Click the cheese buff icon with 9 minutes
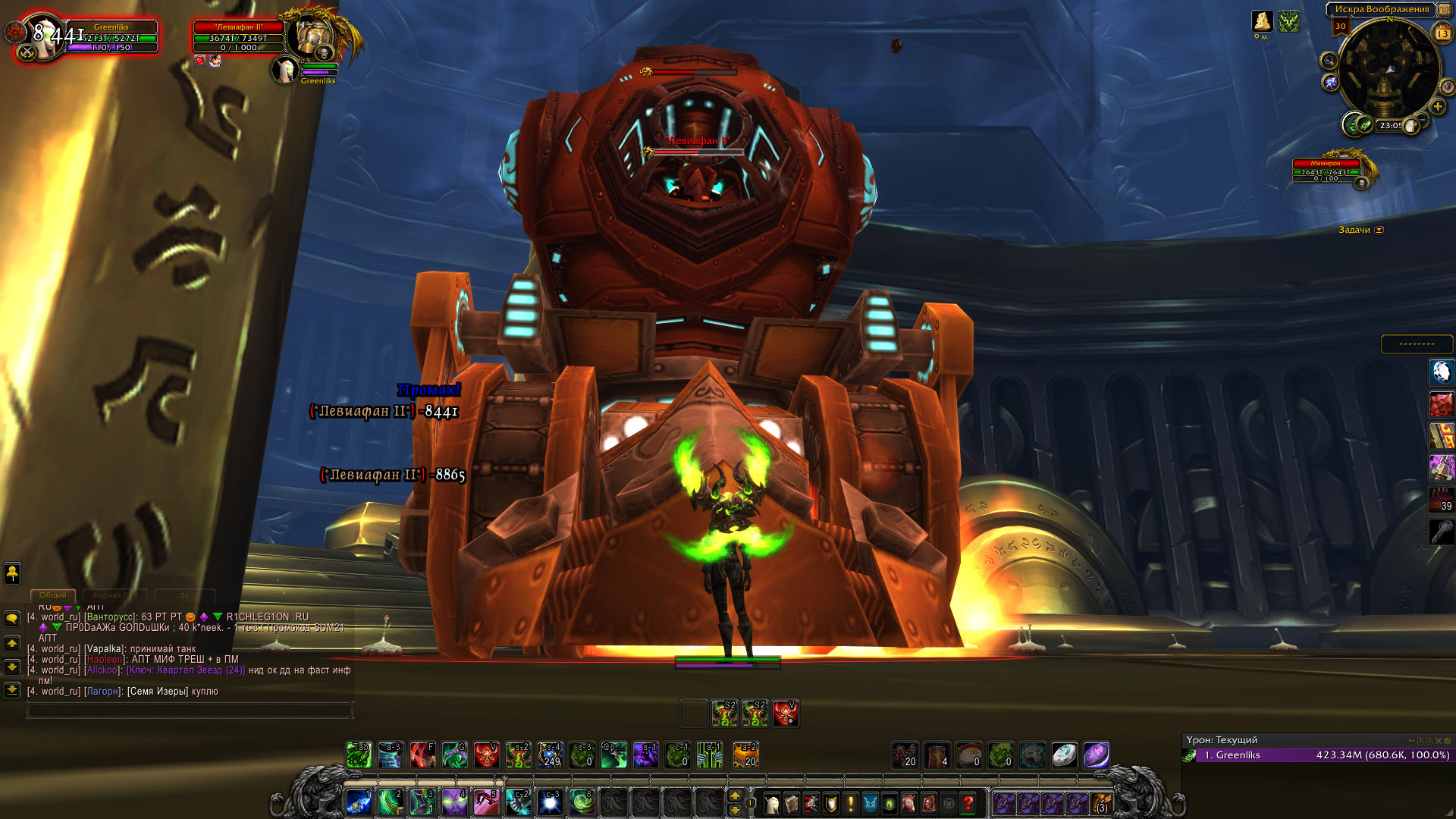The height and width of the screenshot is (819, 1456). point(1262,21)
